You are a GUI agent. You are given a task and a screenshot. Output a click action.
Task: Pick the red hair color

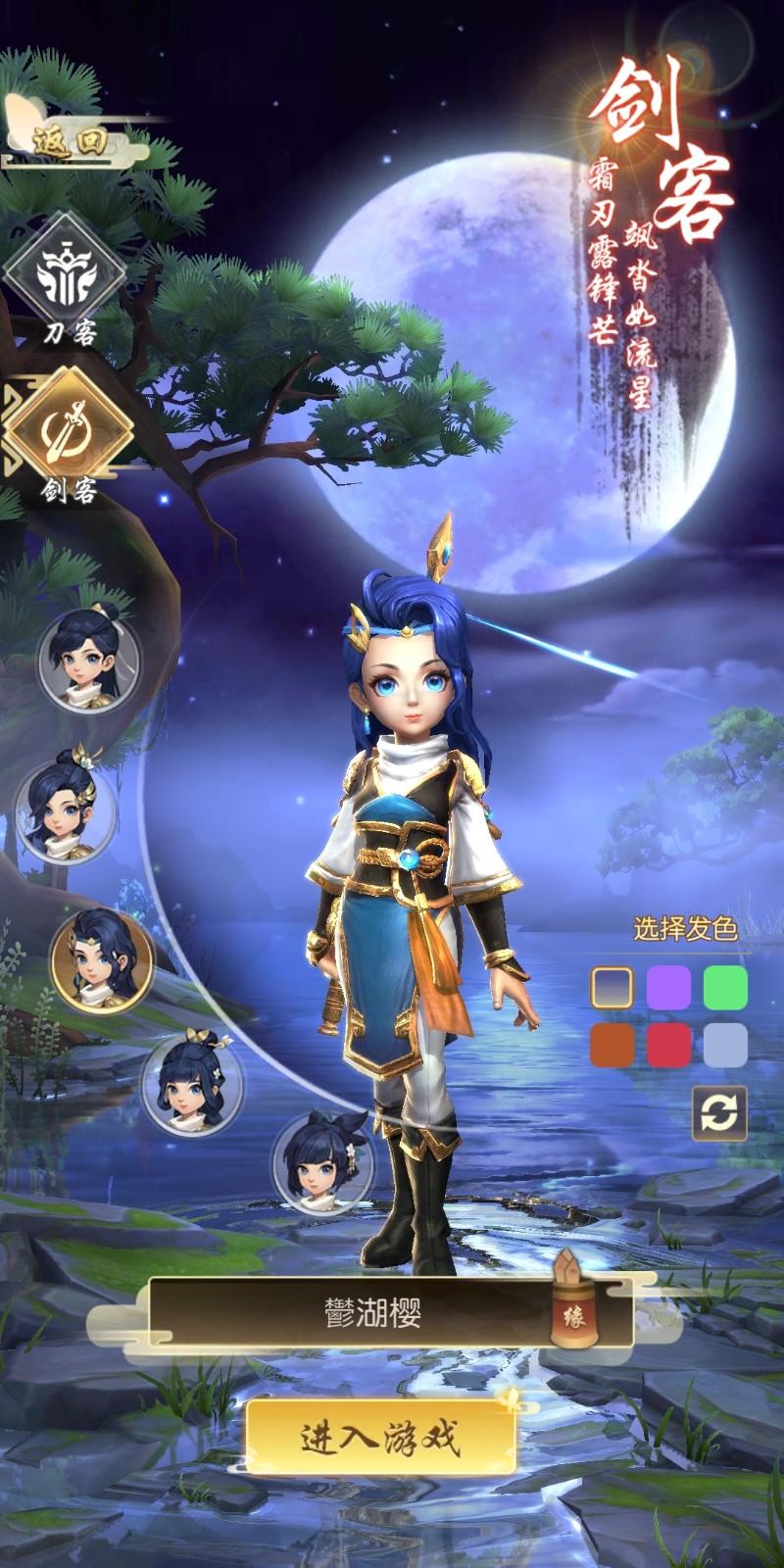[x=668, y=1045]
